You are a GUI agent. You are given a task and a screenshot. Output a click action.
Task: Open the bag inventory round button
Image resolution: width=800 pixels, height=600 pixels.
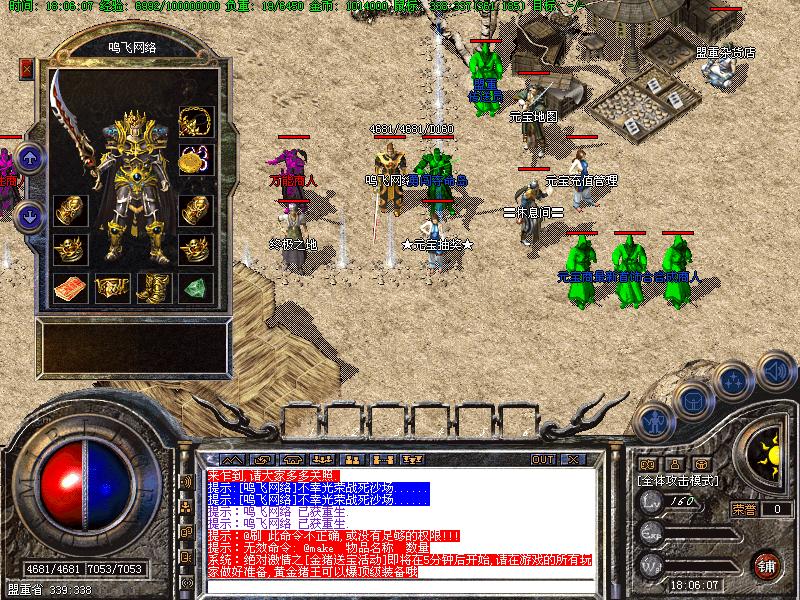(692, 401)
